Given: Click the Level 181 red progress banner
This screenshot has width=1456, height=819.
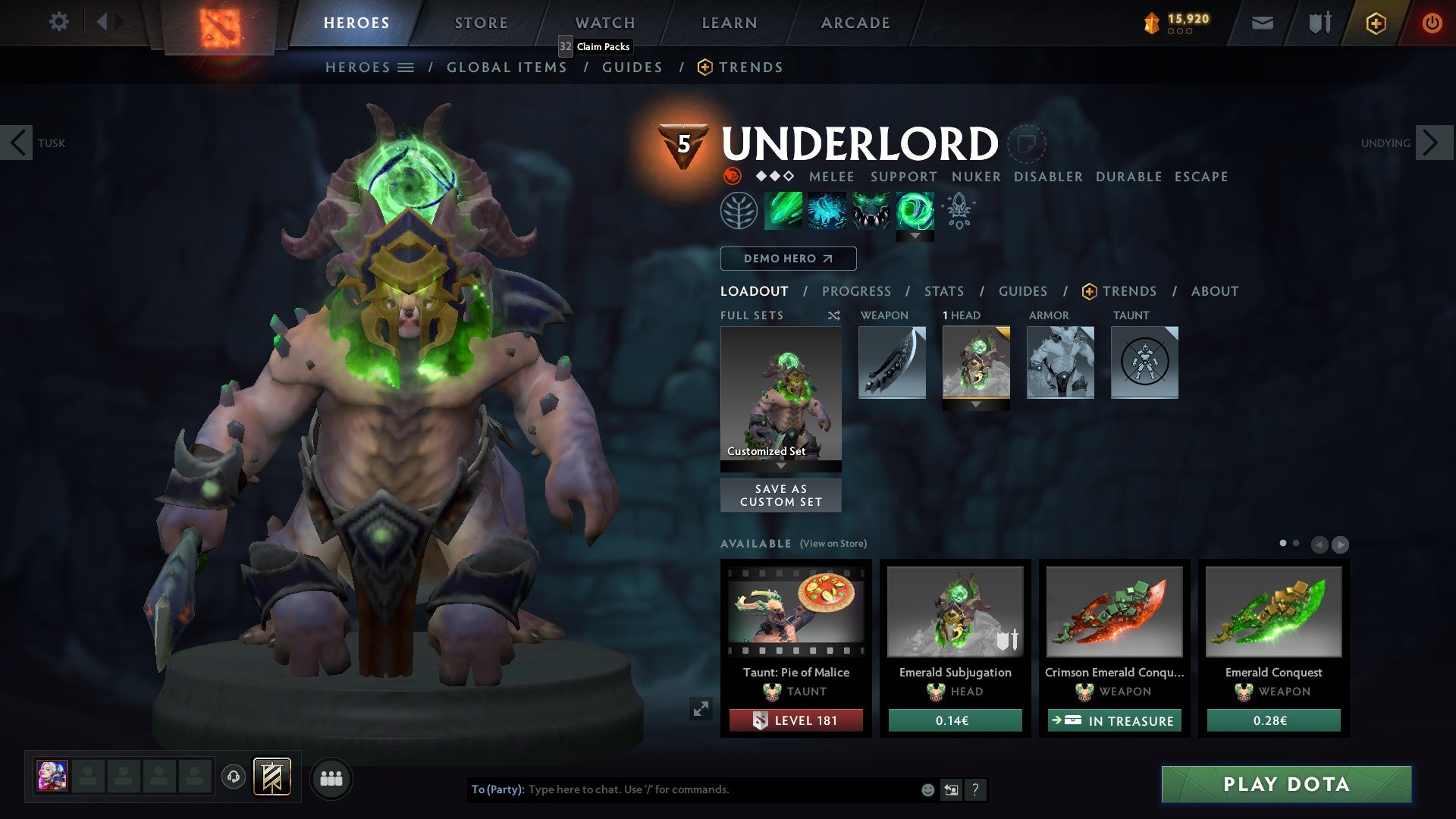Looking at the screenshot, I should click(x=795, y=720).
